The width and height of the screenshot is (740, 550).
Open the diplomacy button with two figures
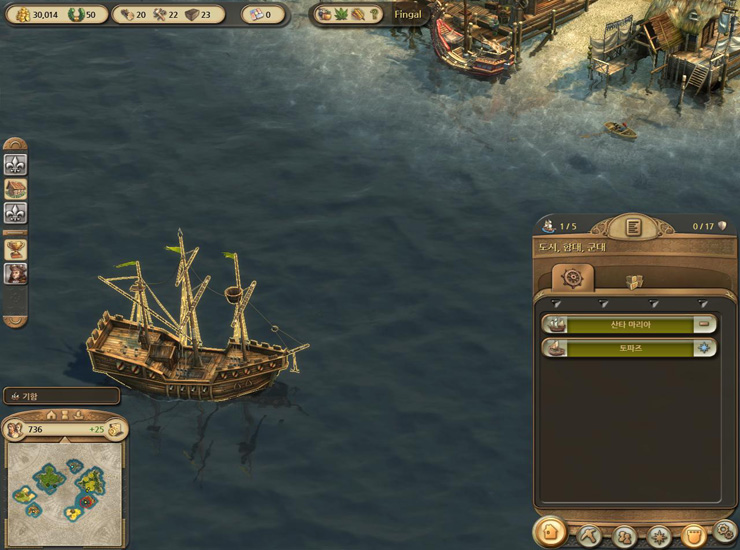tap(625, 535)
